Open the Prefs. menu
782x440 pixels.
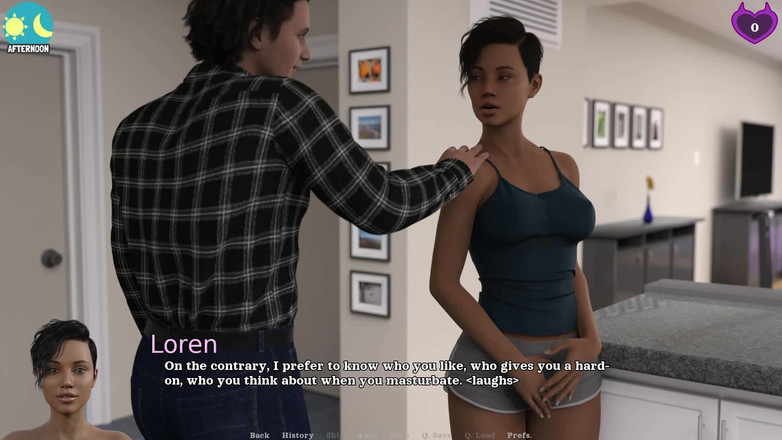(519, 435)
